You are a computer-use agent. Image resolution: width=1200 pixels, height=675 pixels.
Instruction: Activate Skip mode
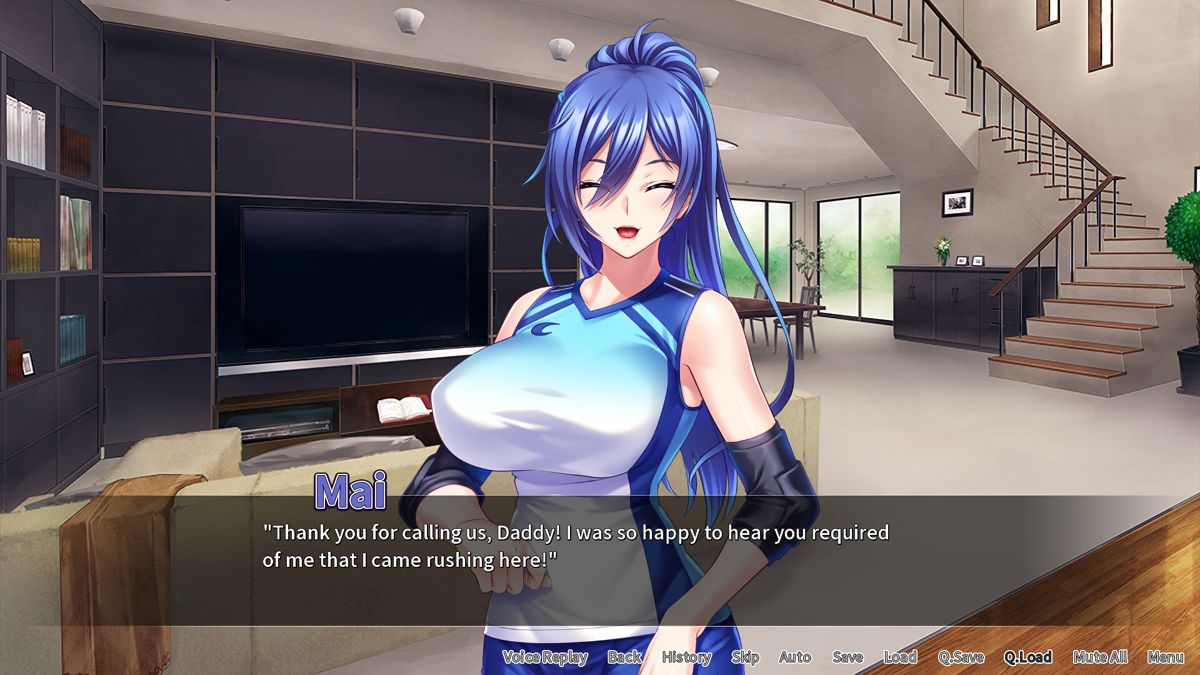(745, 657)
